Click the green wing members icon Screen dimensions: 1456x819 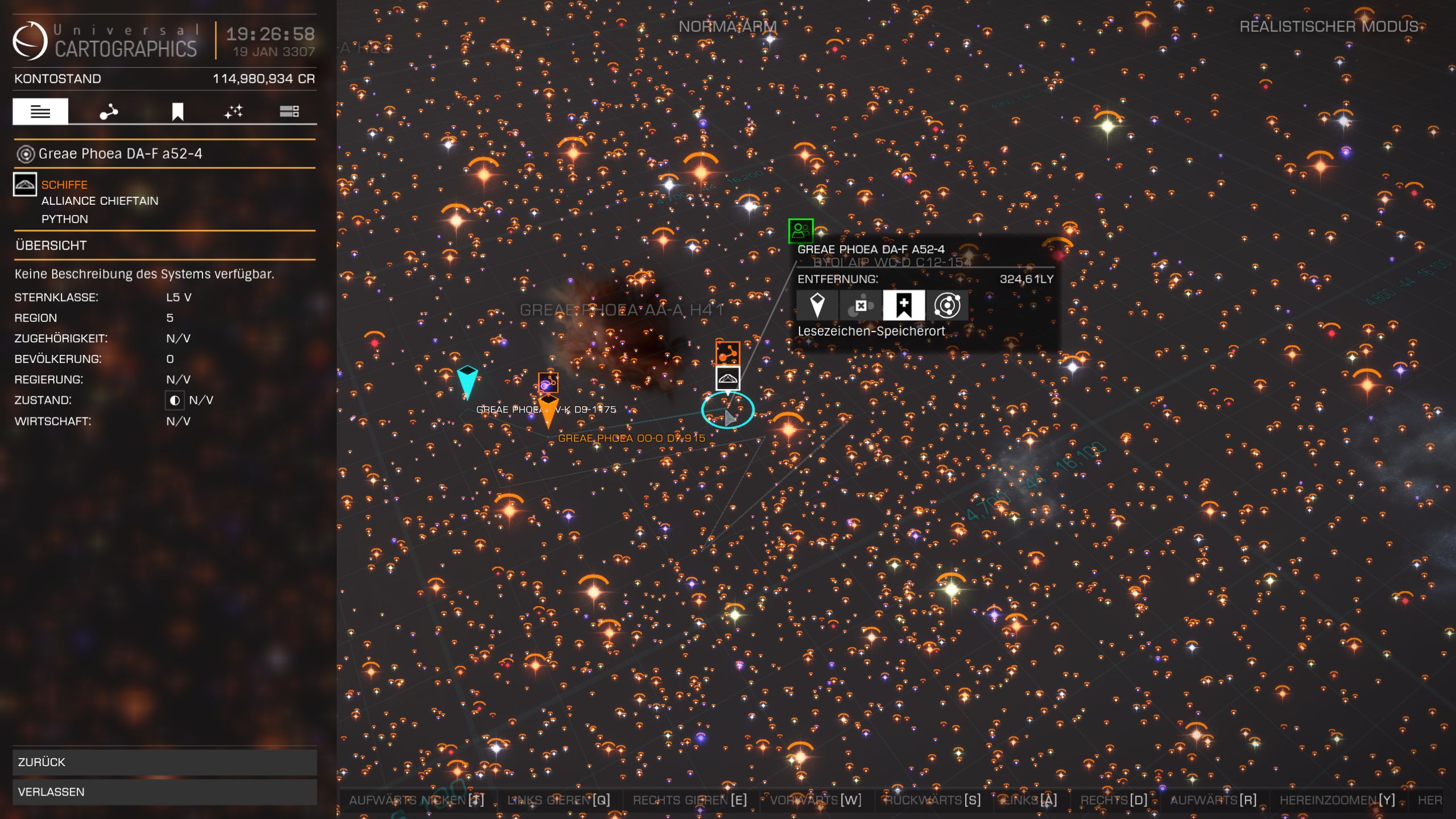(x=801, y=230)
